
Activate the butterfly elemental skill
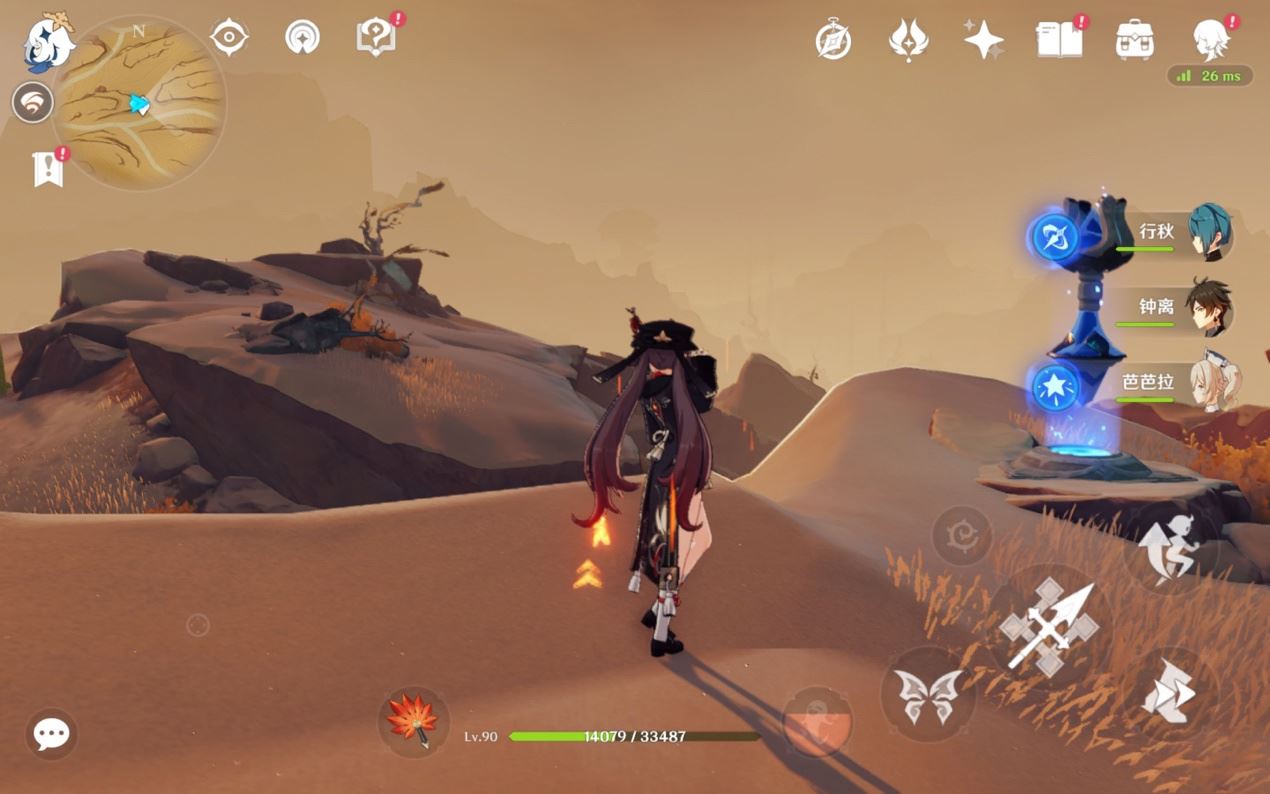click(927, 694)
